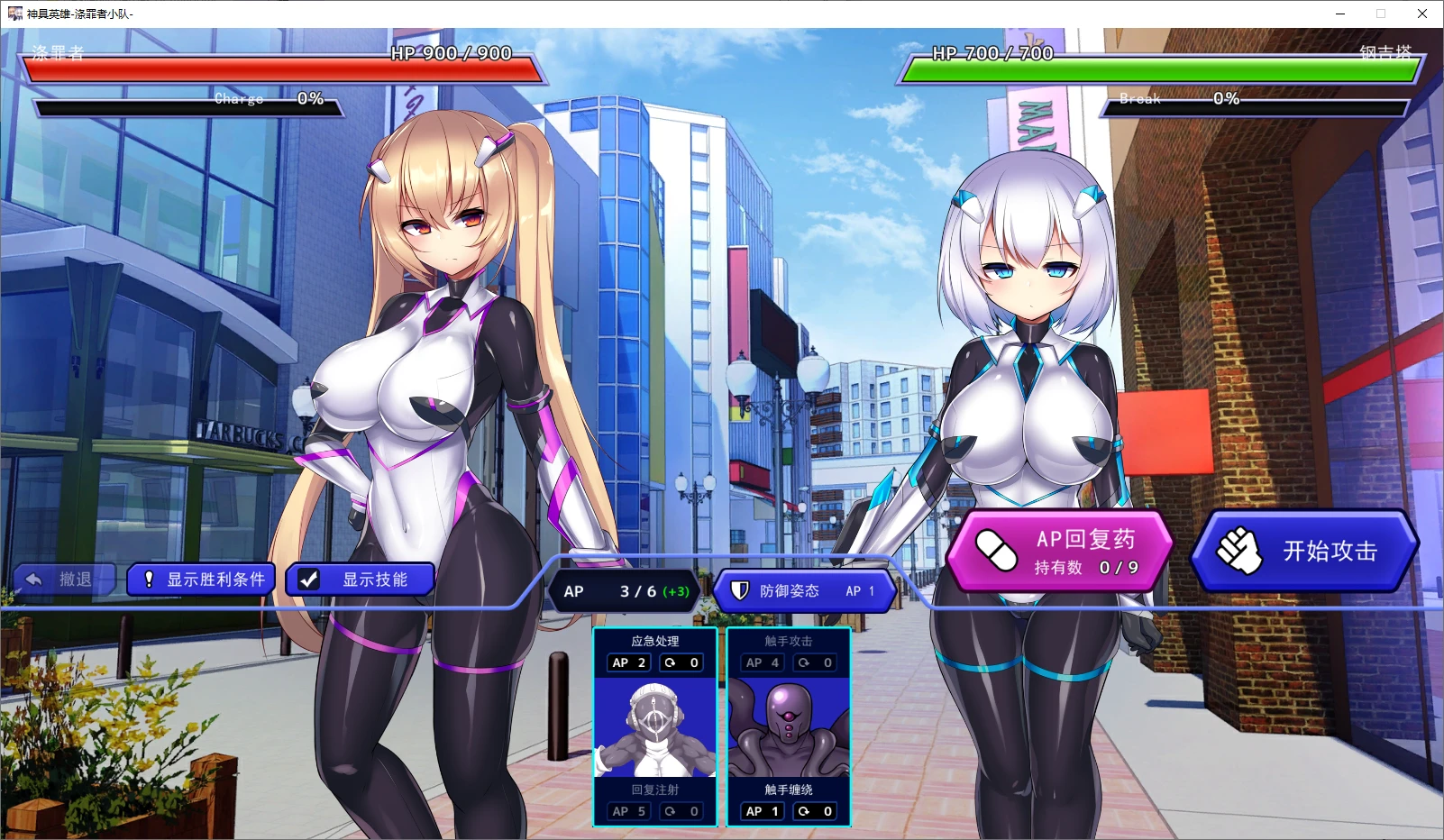Click the AP 3/6 counter display
The image size is (1444, 840).
click(623, 591)
